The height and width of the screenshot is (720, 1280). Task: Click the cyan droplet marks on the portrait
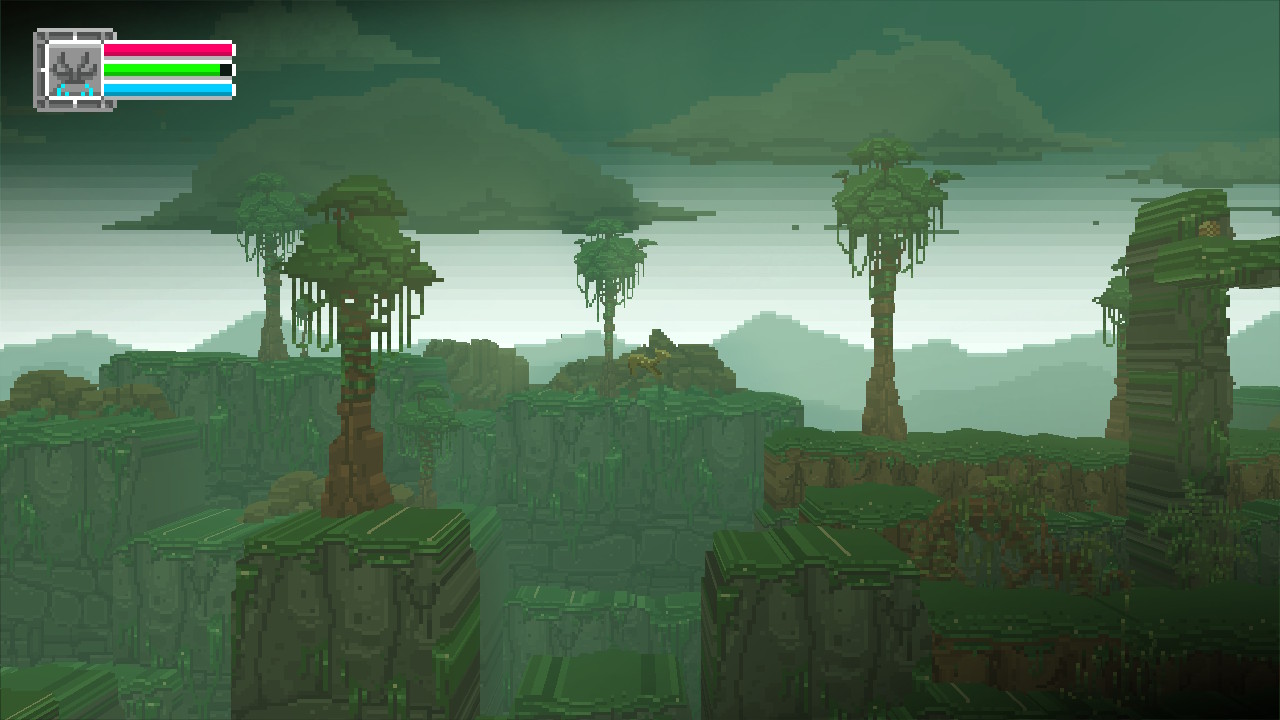(x=75, y=88)
